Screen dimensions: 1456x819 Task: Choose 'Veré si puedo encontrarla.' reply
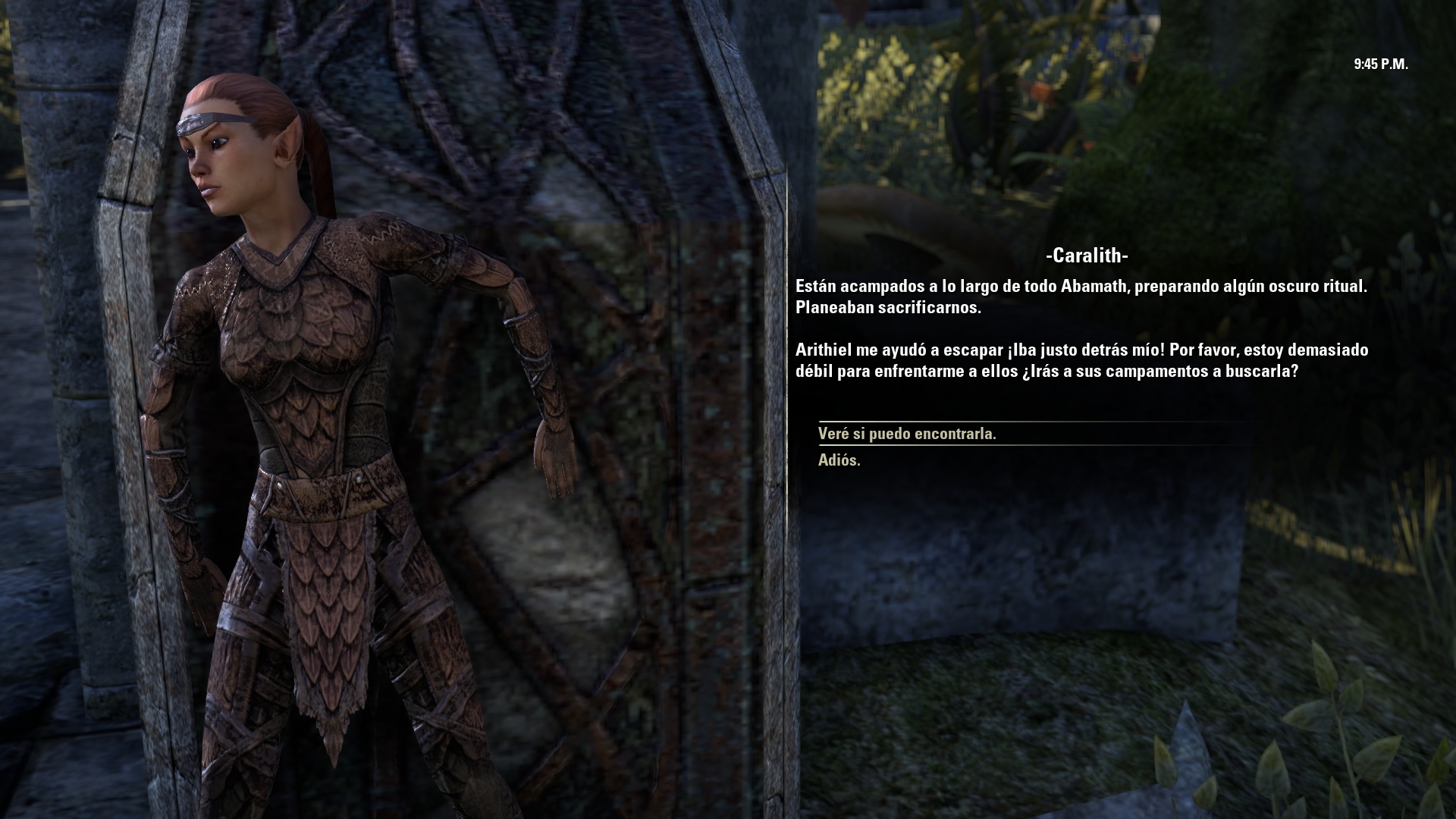907,434
